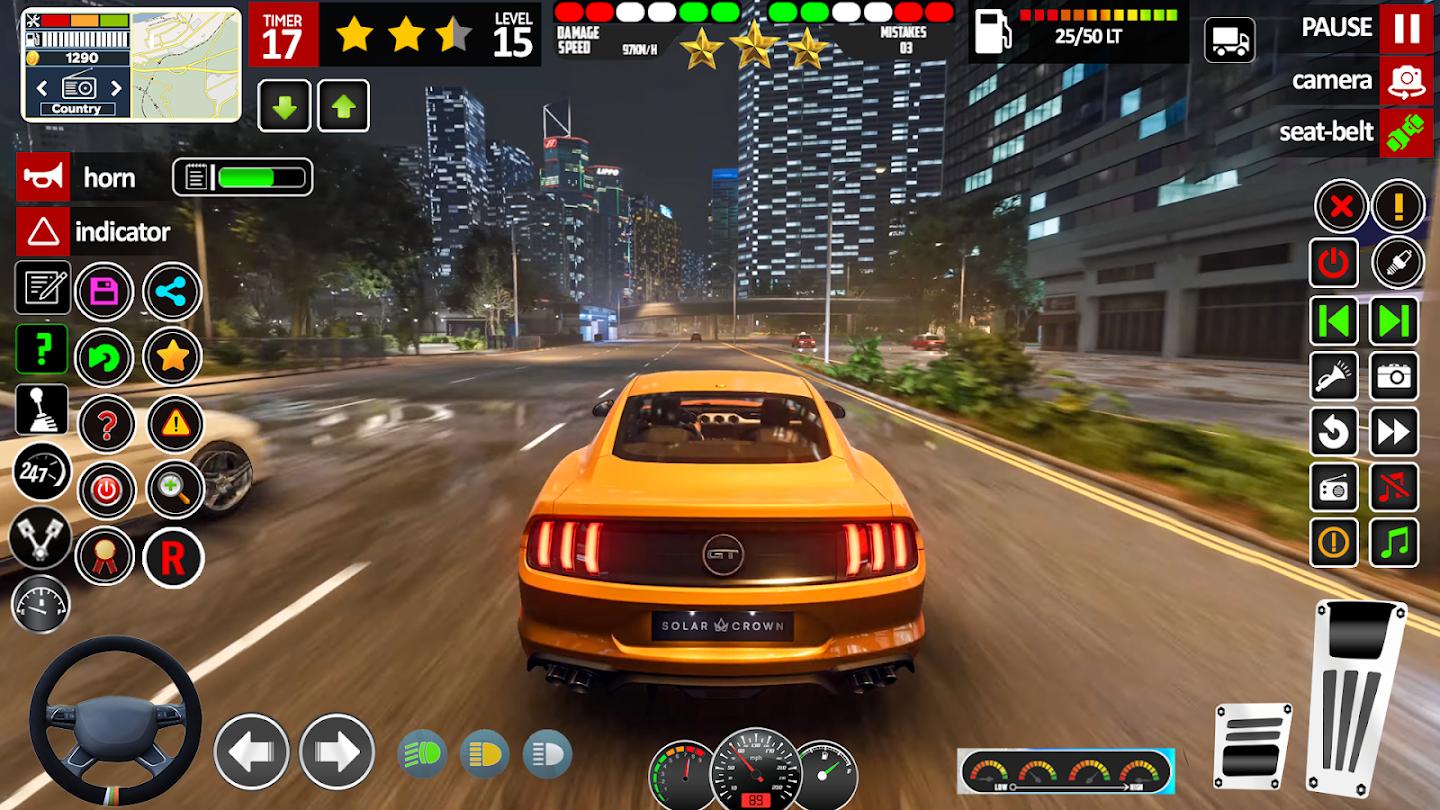Sound the horn button
Viewport: 1440px width, 810px height.
click(43, 178)
